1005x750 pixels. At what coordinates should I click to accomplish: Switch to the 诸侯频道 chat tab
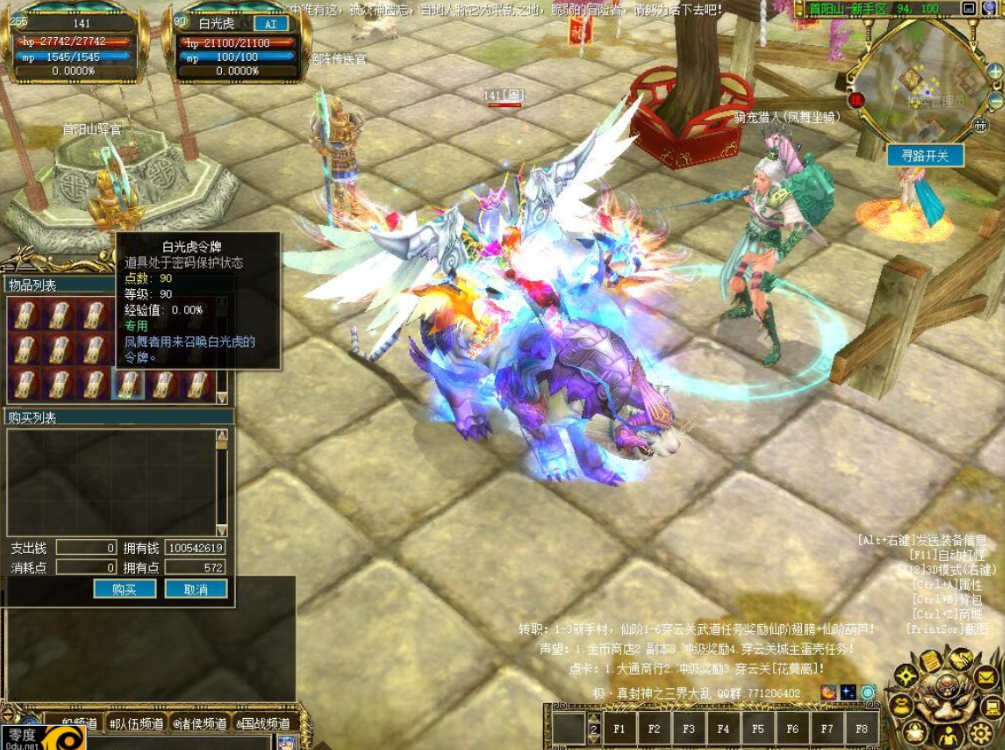(x=201, y=723)
